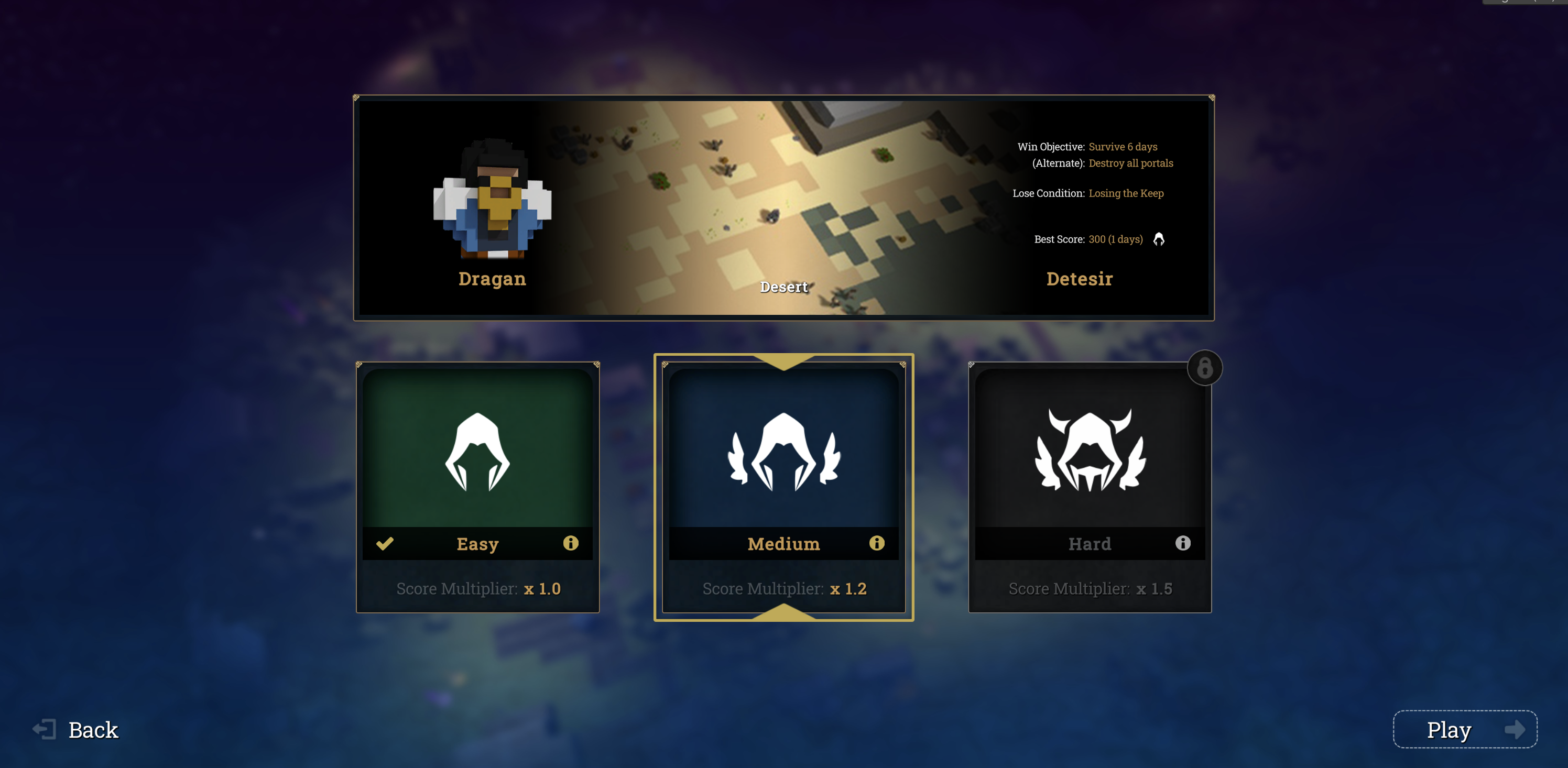Click the best score '300 (1 days)' text

click(1116, 239)
